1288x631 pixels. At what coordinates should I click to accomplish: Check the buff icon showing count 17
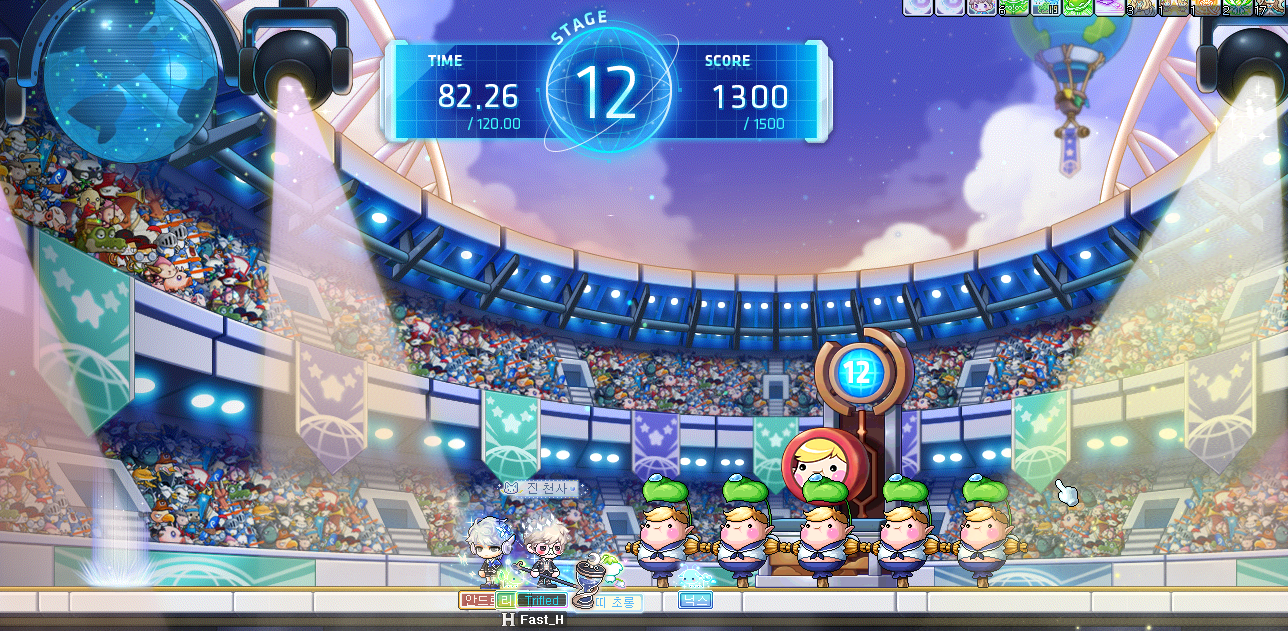1269,7
